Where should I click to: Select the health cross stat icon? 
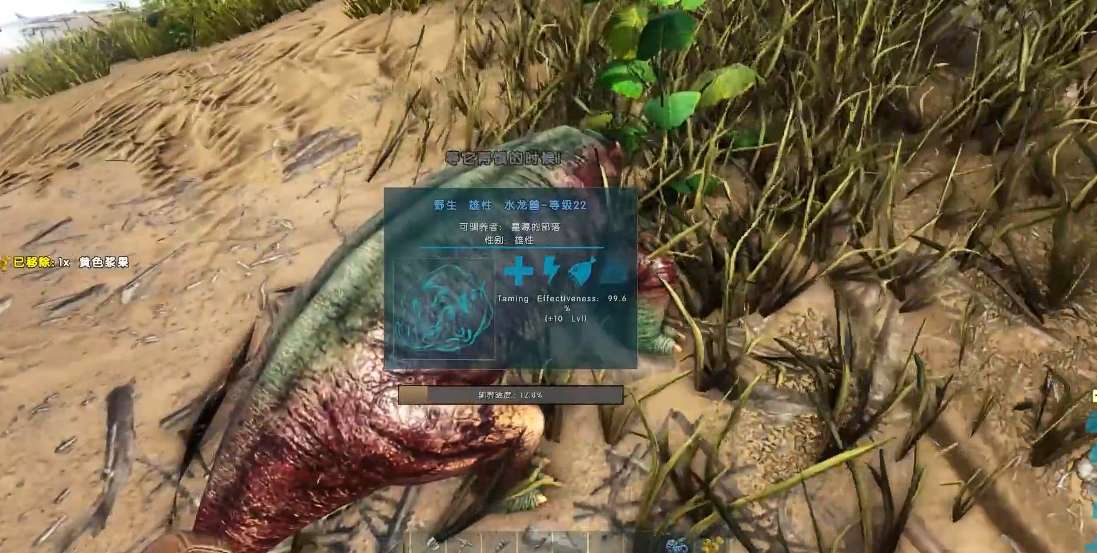point(518,271)
